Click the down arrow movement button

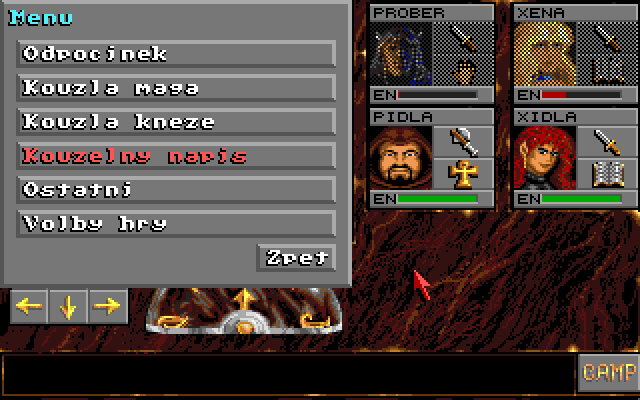tap(68, 307)
